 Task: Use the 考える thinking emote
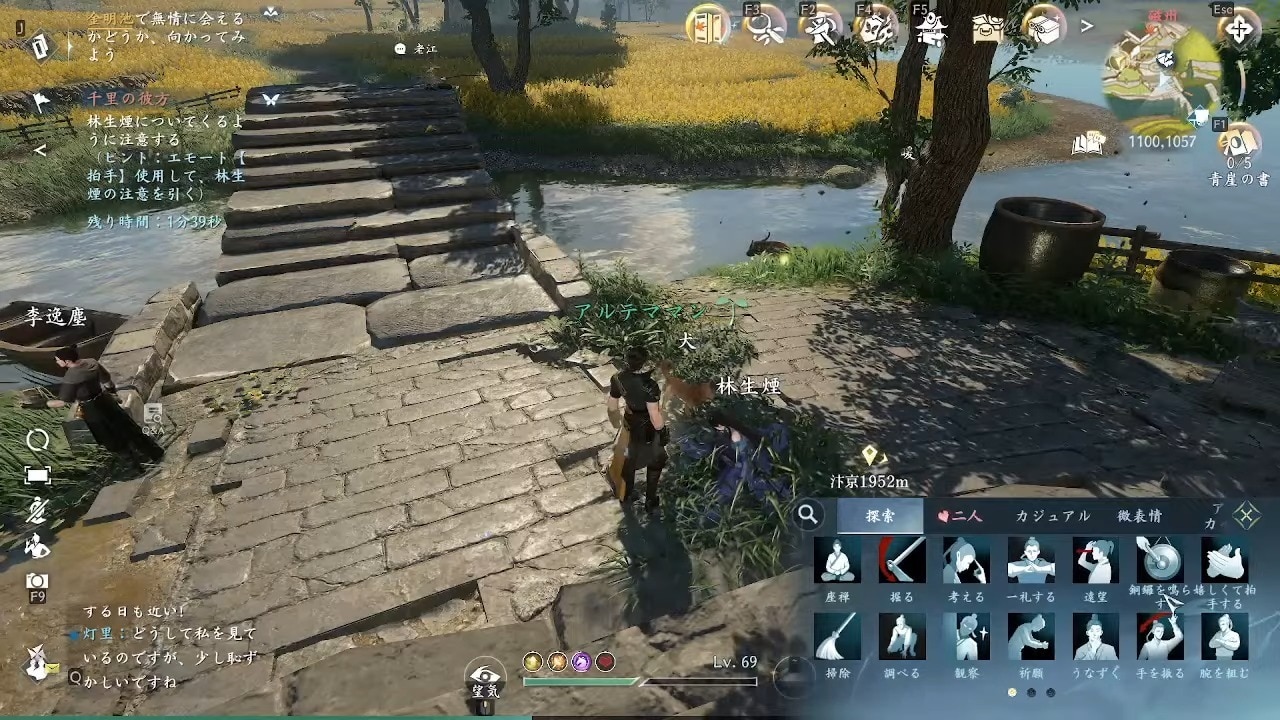965,561
